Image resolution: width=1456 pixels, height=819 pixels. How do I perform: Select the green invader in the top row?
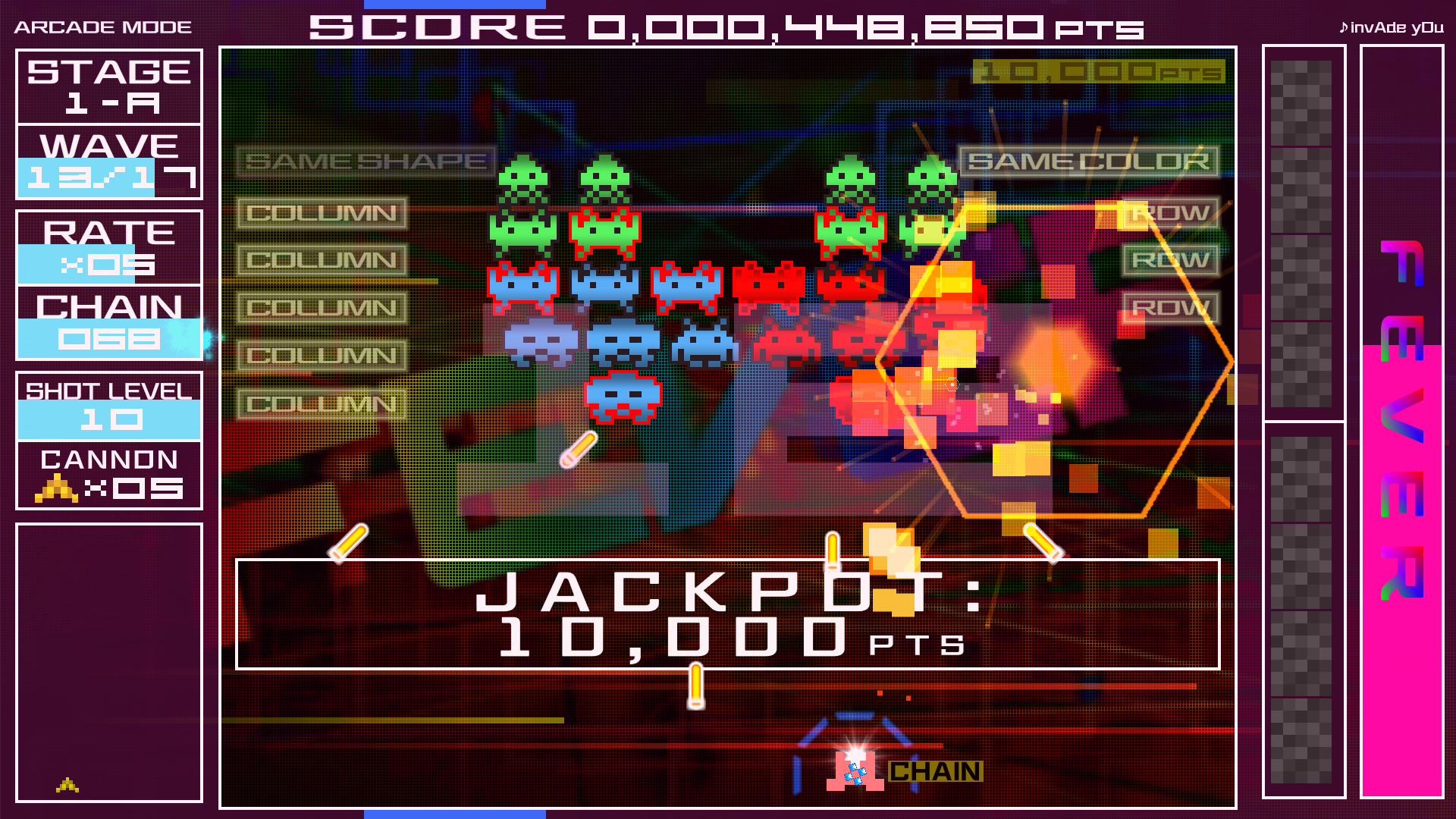(523, 178)
